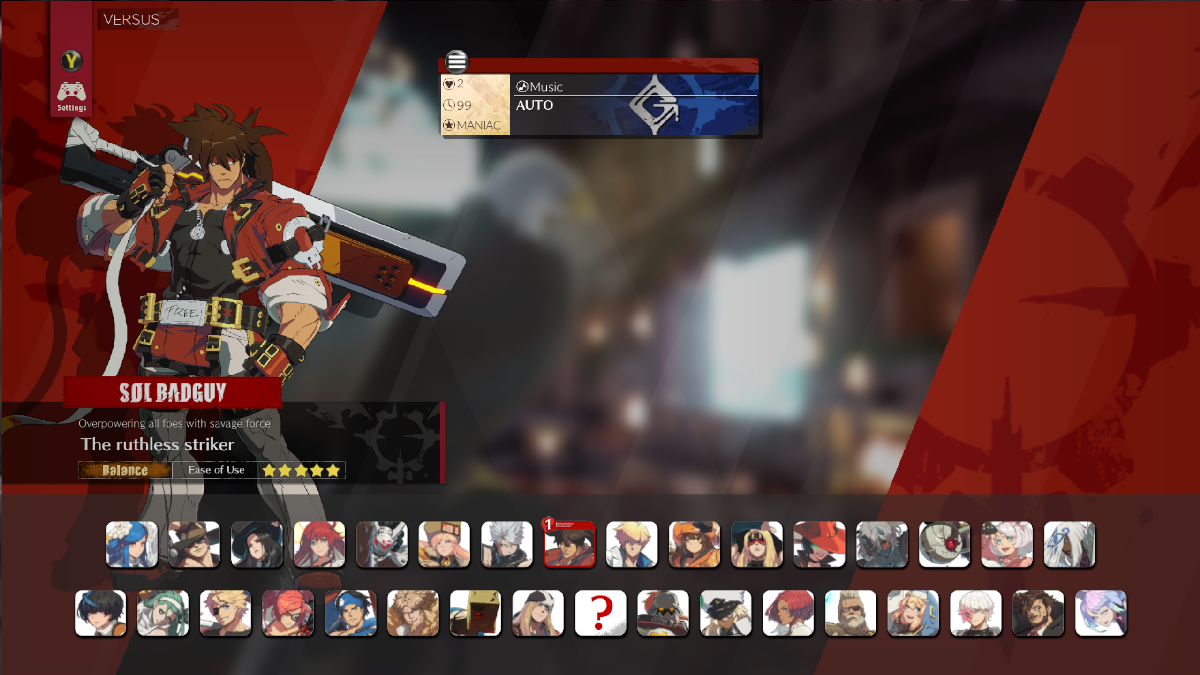The width and height of the screenshot is (1200, 675).
Task: Select Queen Dizzy's blue-haired portrait
Action: [132, 545]
